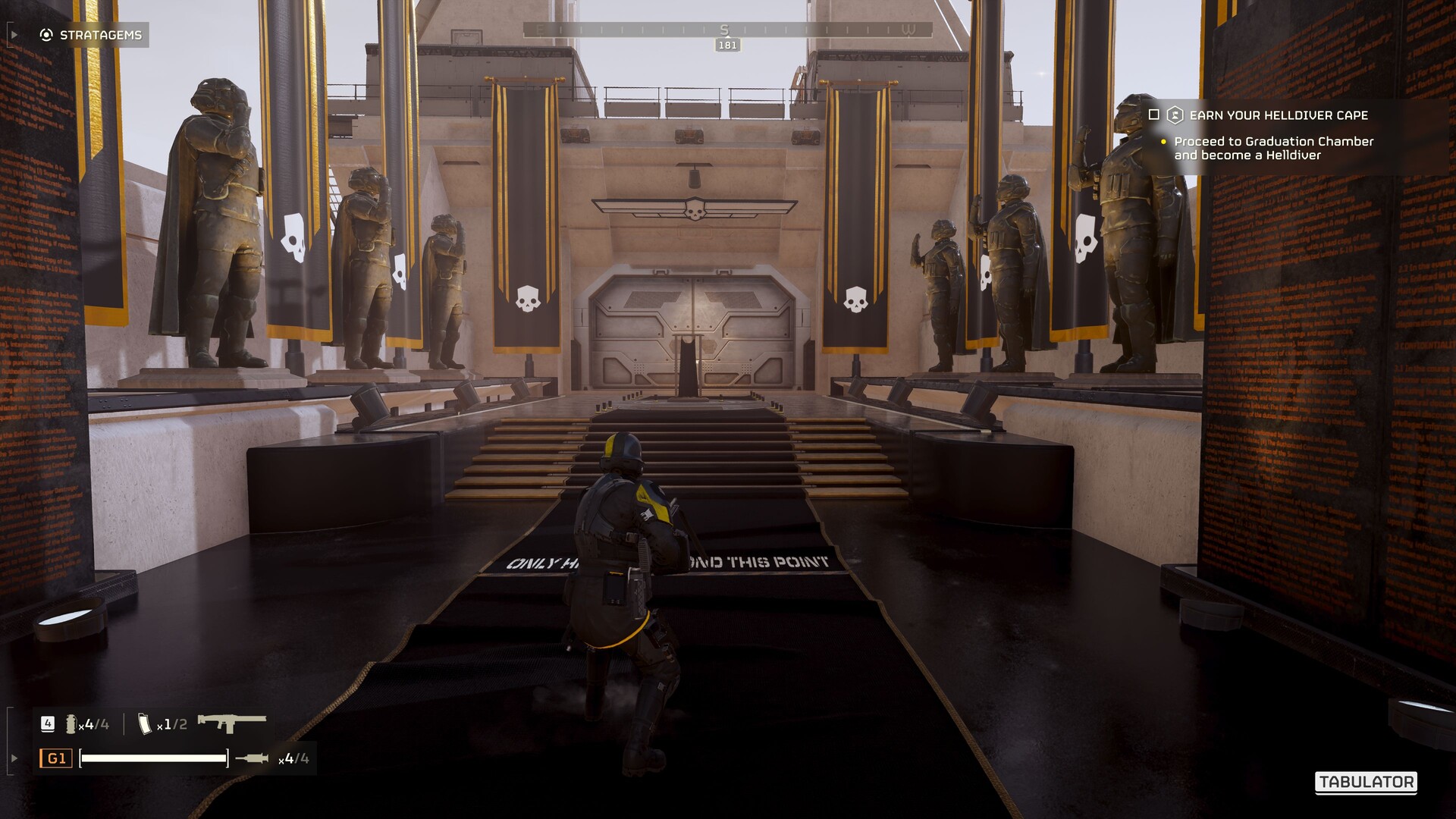
Task: Tick the objective checkbox beside Helldiver Cape
Action: (1154, 115)
